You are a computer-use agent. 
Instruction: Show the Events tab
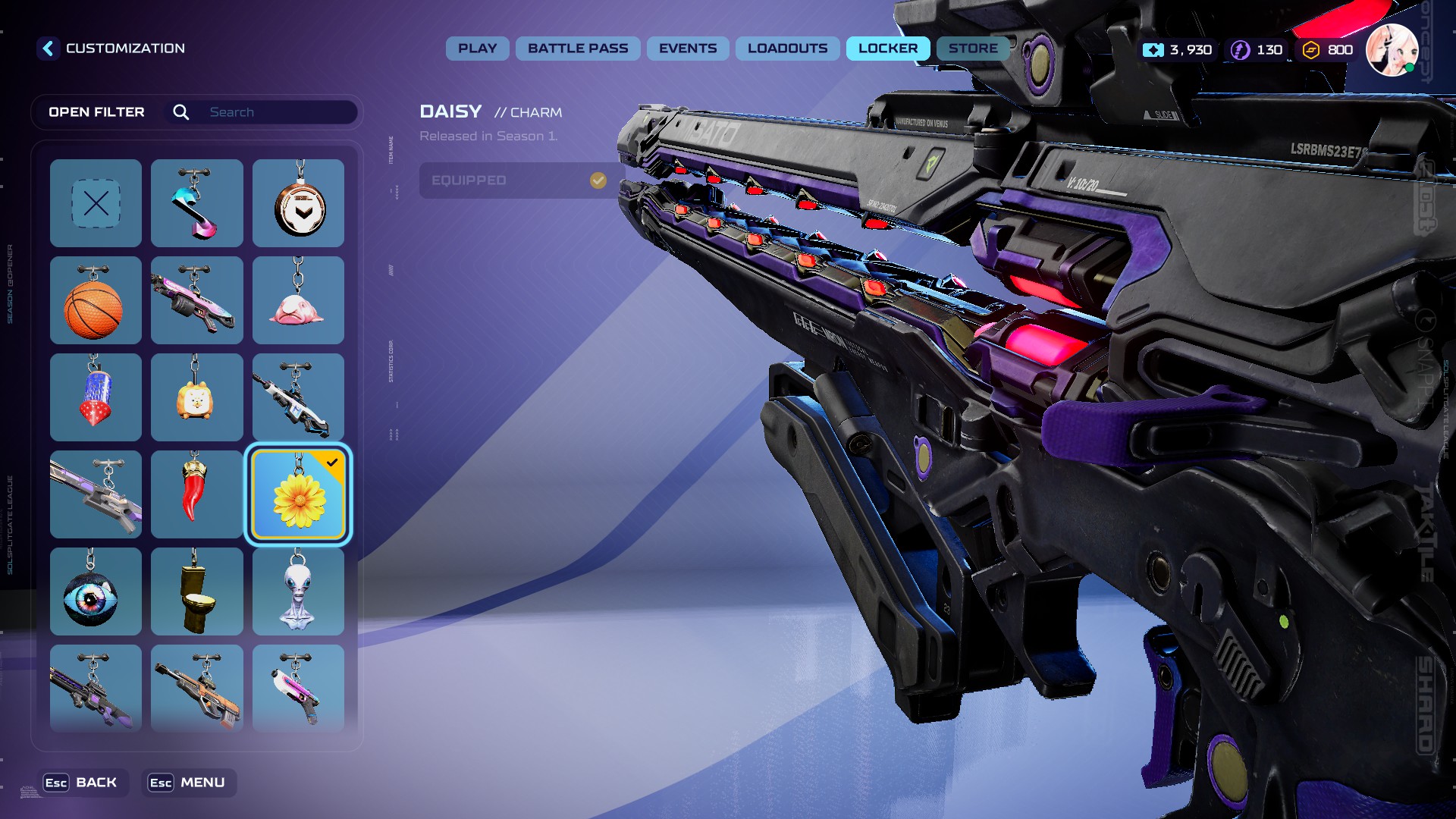pos(687,49)
